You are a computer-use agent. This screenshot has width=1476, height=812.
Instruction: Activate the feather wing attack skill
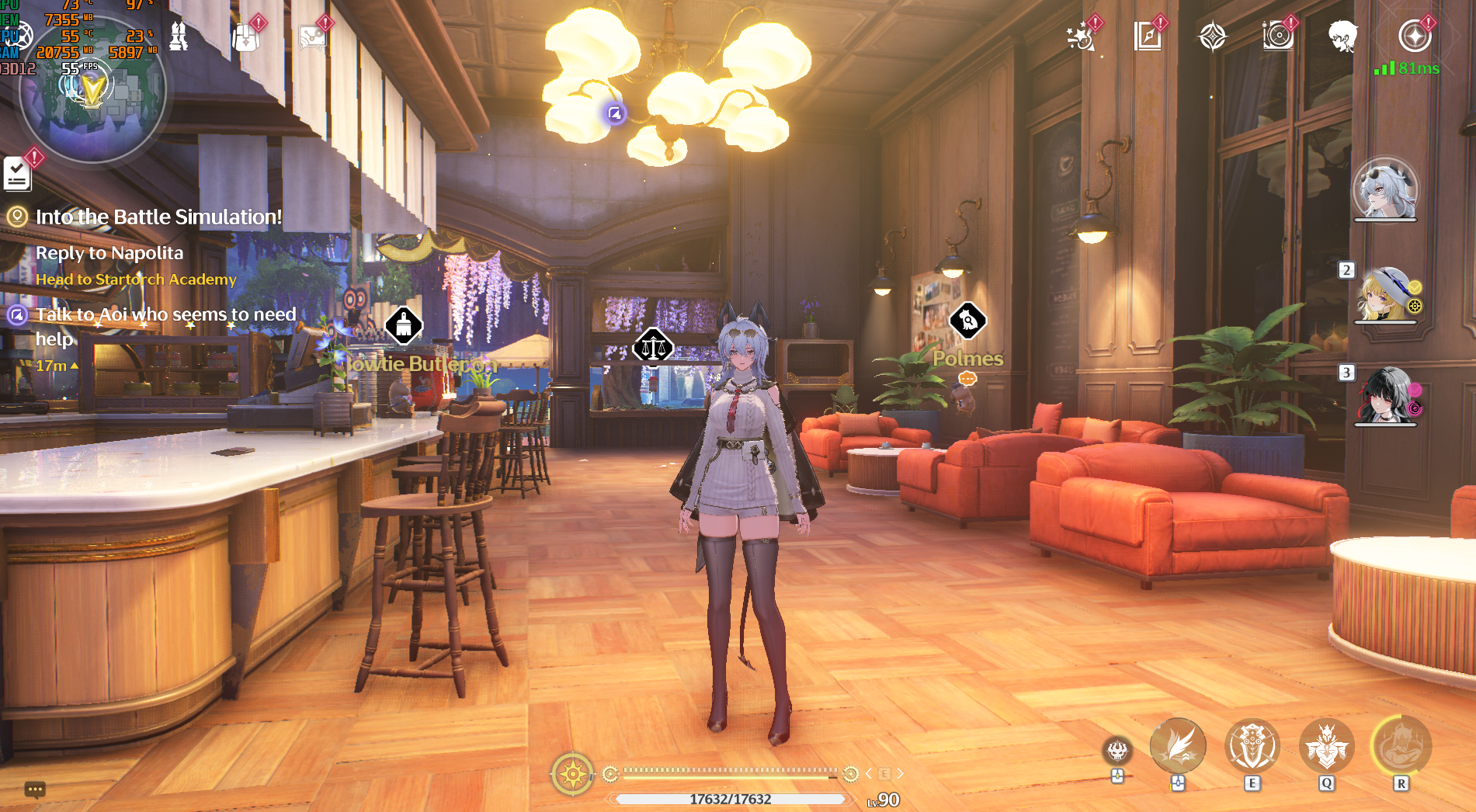click(x=1178, y=747)
